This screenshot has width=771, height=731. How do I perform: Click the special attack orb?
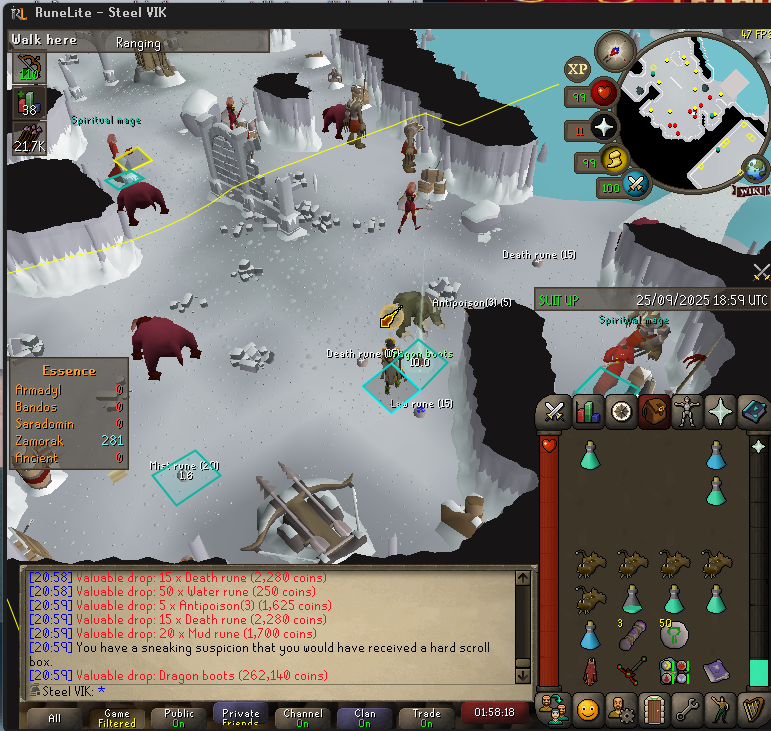point(634,184)
